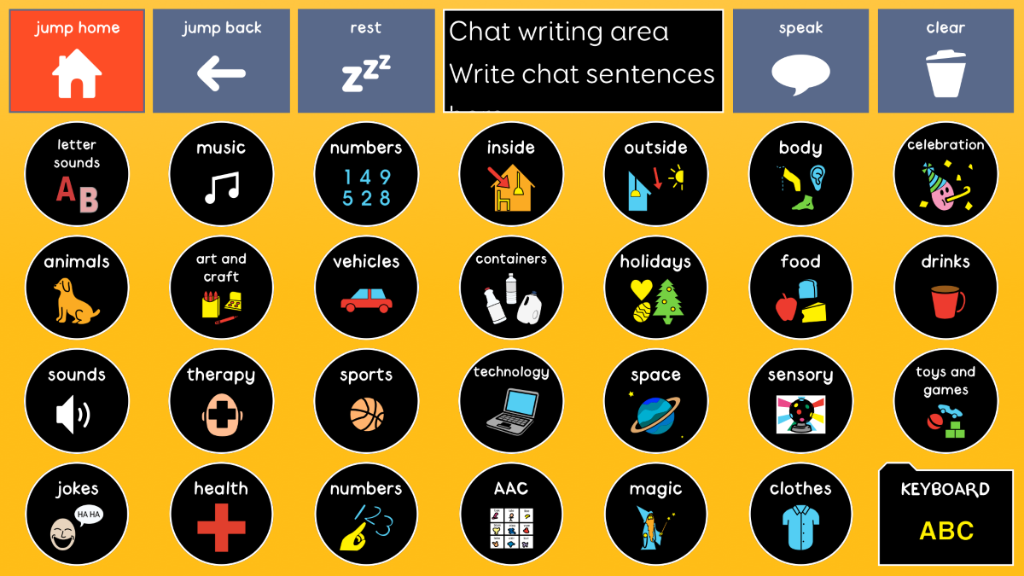The height and width of the screenshot is (576, 1024).
Task: Open the sports category
Action: pyautogui.click(x=365, y=402)
